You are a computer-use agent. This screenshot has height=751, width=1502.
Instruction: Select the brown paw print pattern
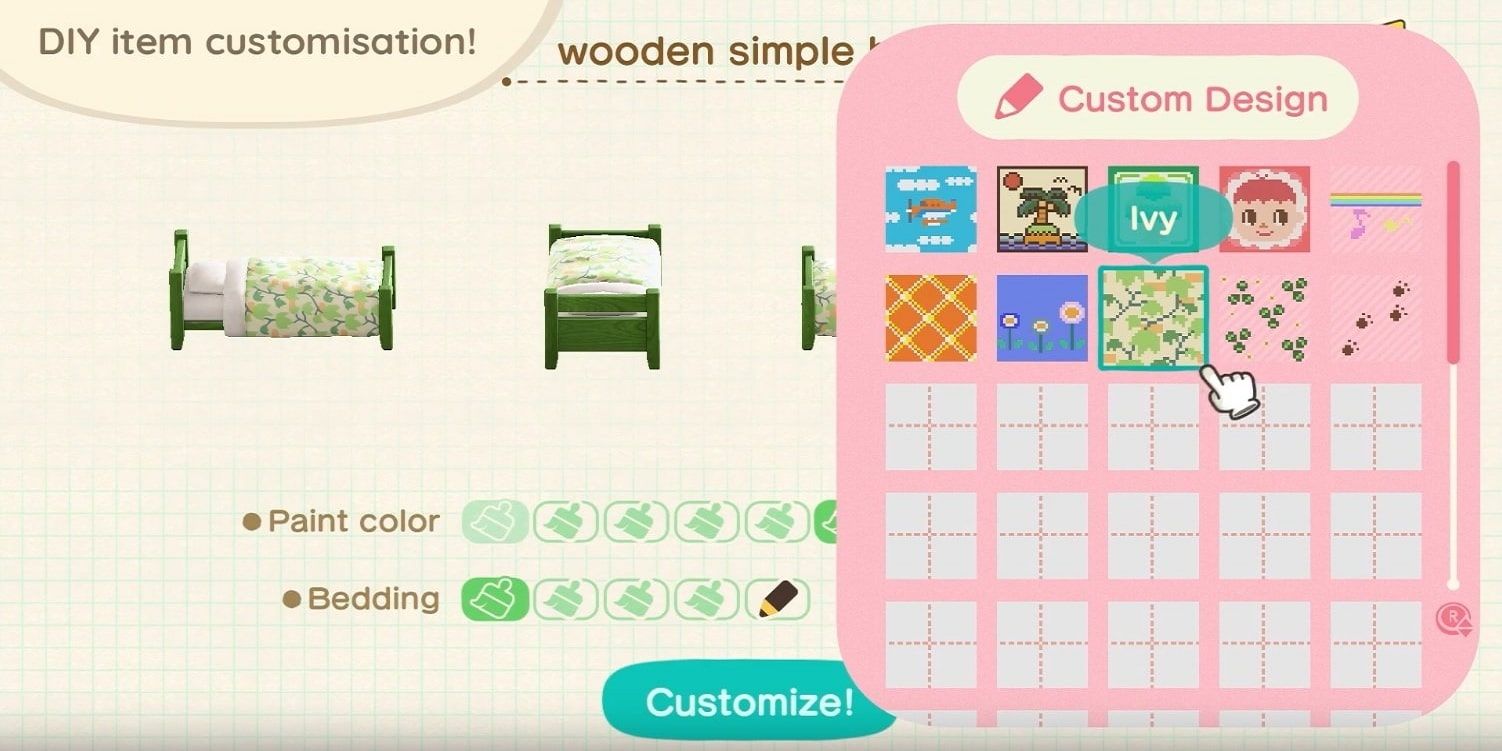(1377, 318)
